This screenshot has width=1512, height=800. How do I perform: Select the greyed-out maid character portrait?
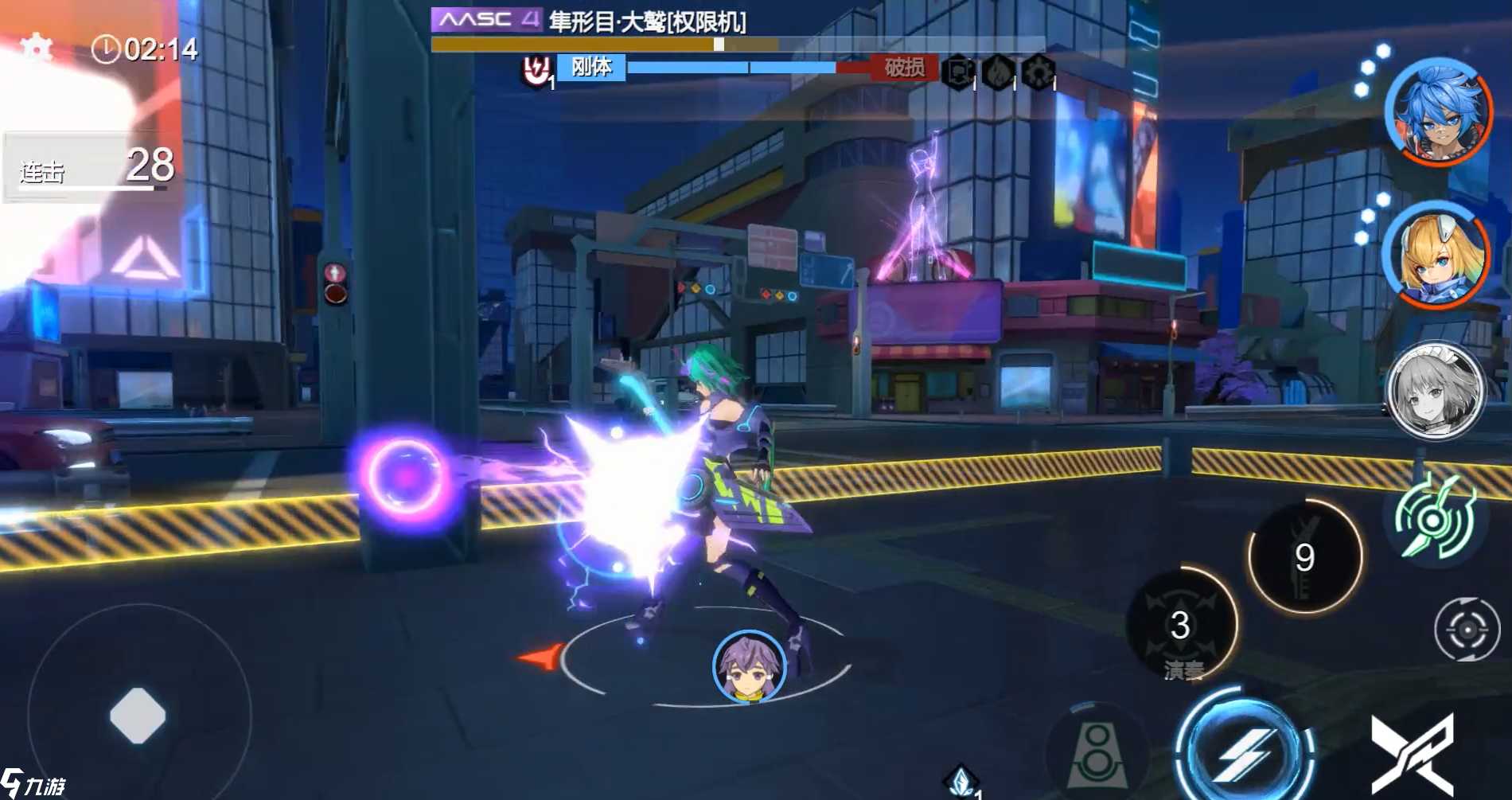pyautogui.click(x=1436, y=392)
